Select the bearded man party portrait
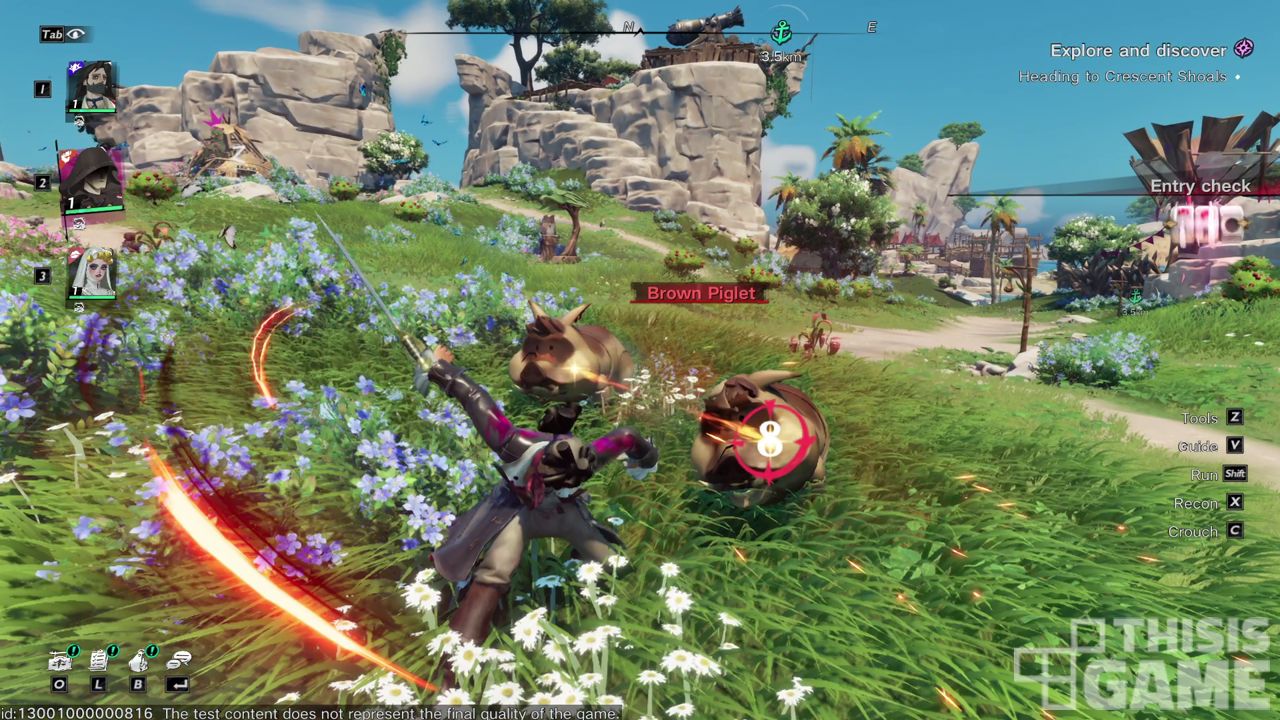The width and height of the screenshot is (1280, 720). 92,88
